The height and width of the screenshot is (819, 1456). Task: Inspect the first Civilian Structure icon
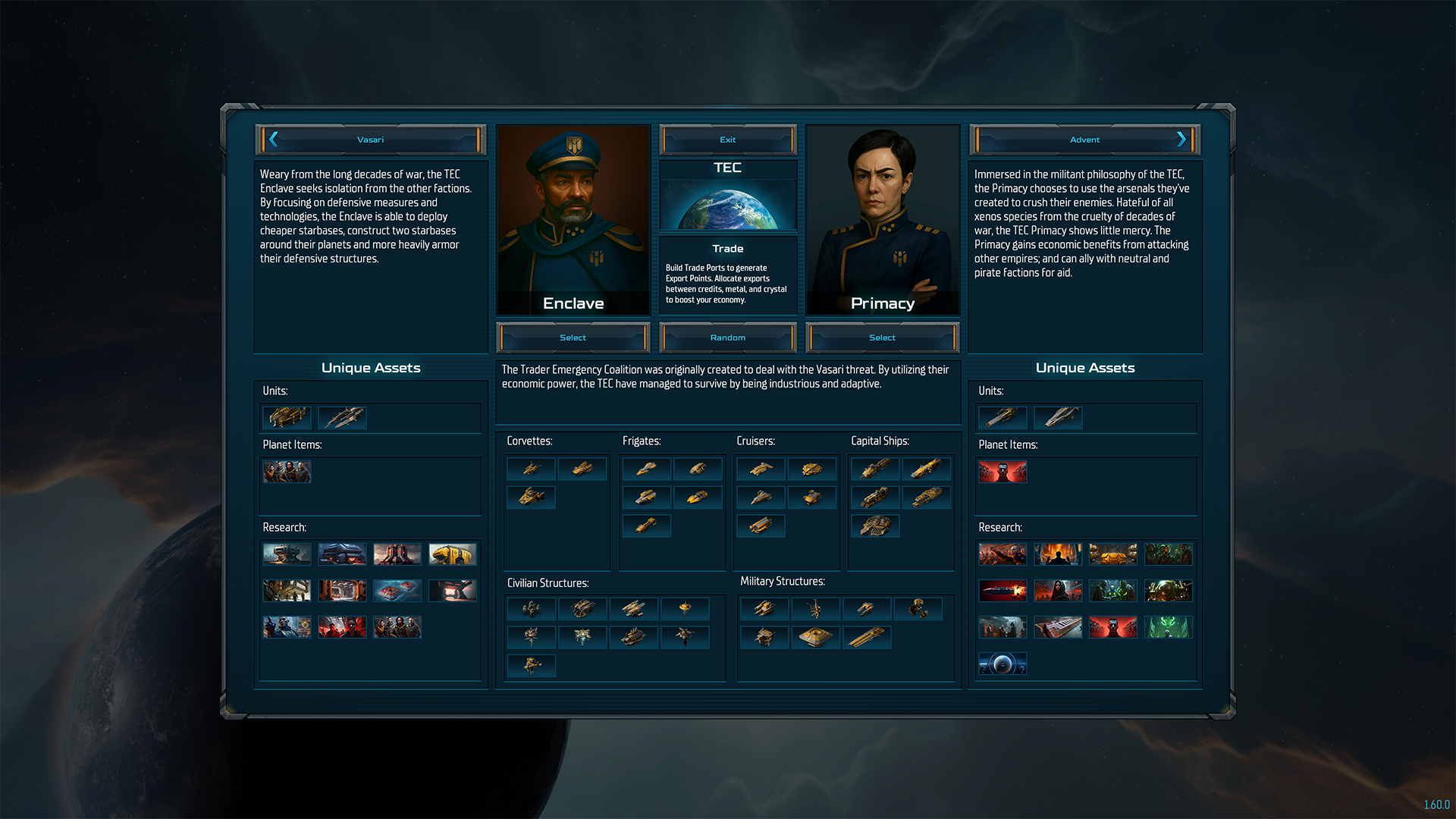[x=531, y=608]
